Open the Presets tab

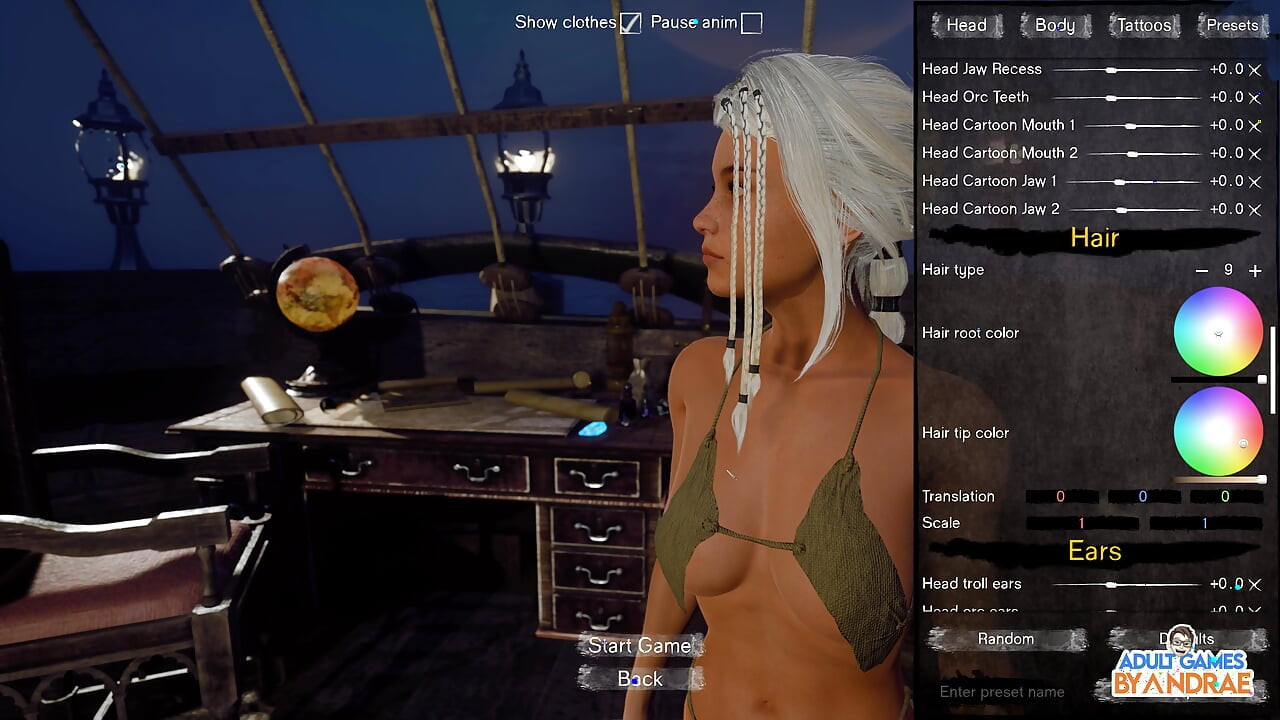1231,25
